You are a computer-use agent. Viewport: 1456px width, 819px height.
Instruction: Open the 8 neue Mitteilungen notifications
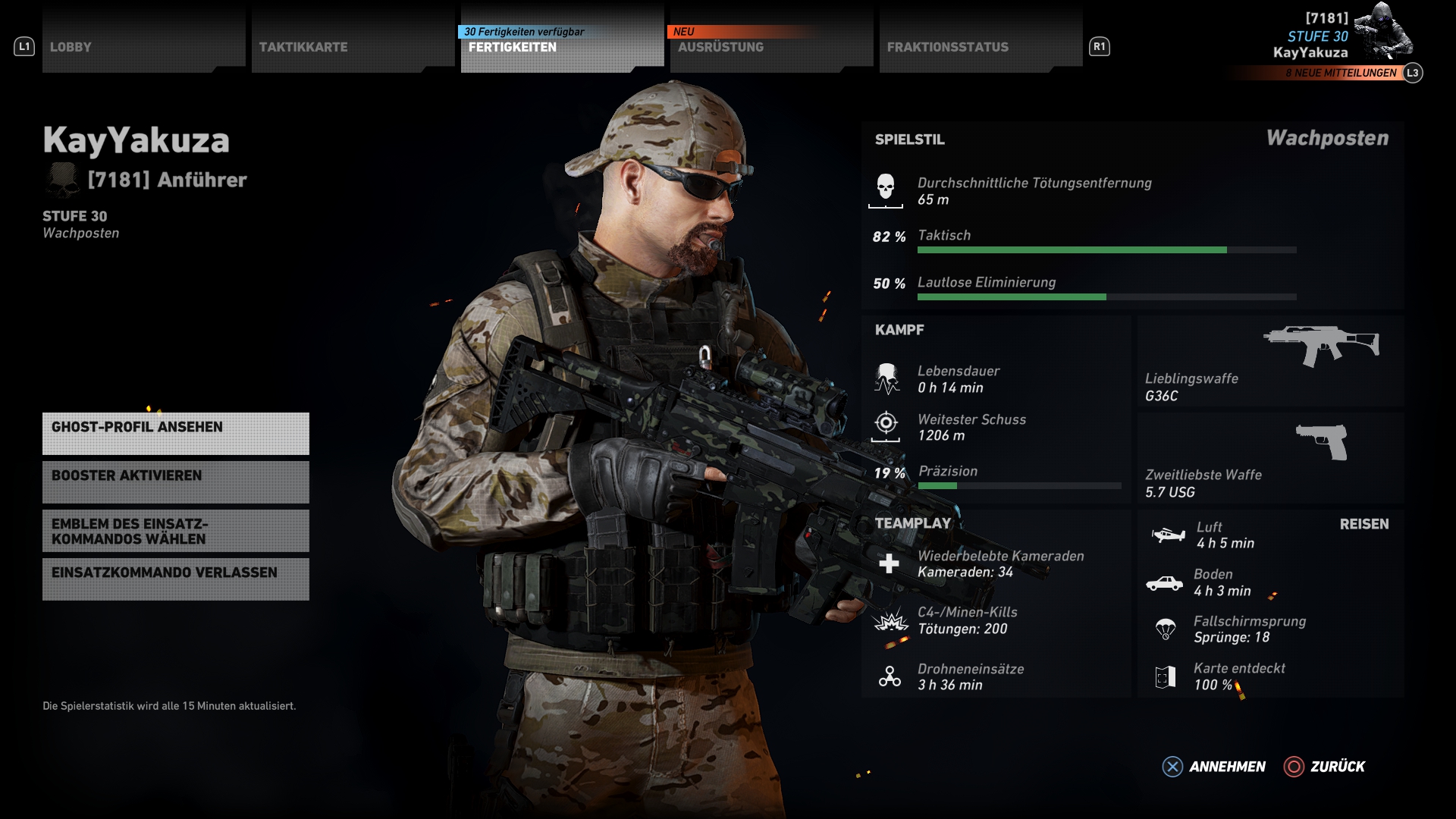point(1340,73)
